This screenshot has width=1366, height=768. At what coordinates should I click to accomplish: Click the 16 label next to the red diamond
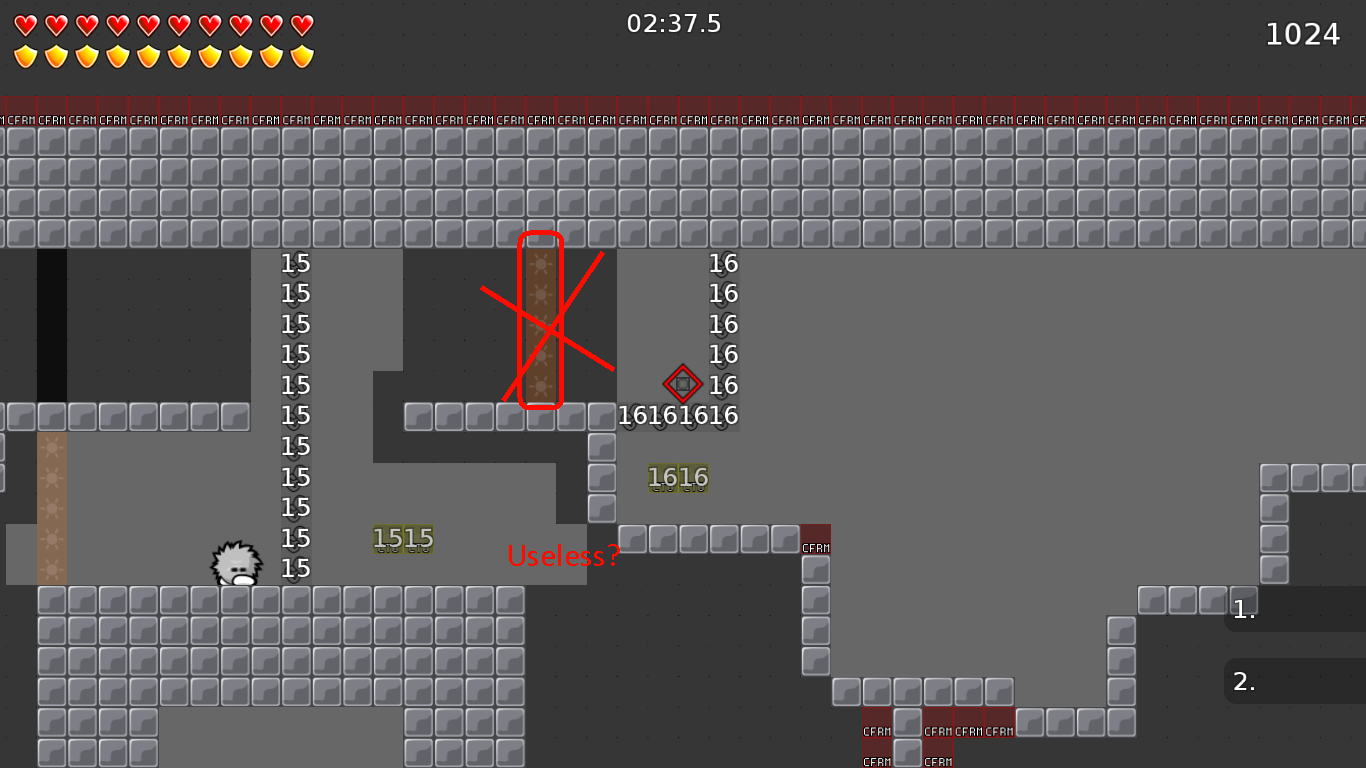point(725,384)
